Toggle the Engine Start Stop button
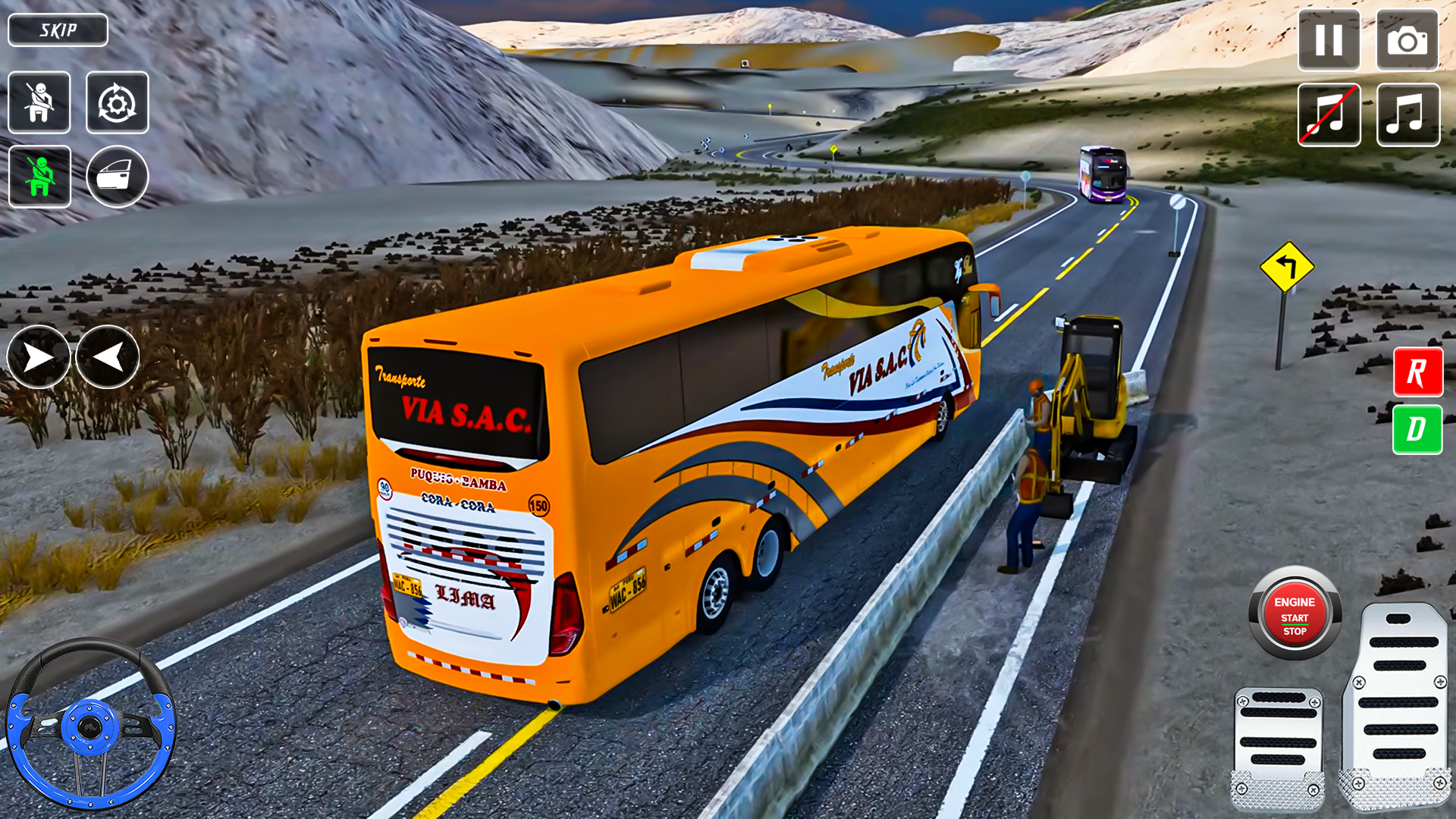This screenshot has height=819, width=1456. pos(1294,614)
